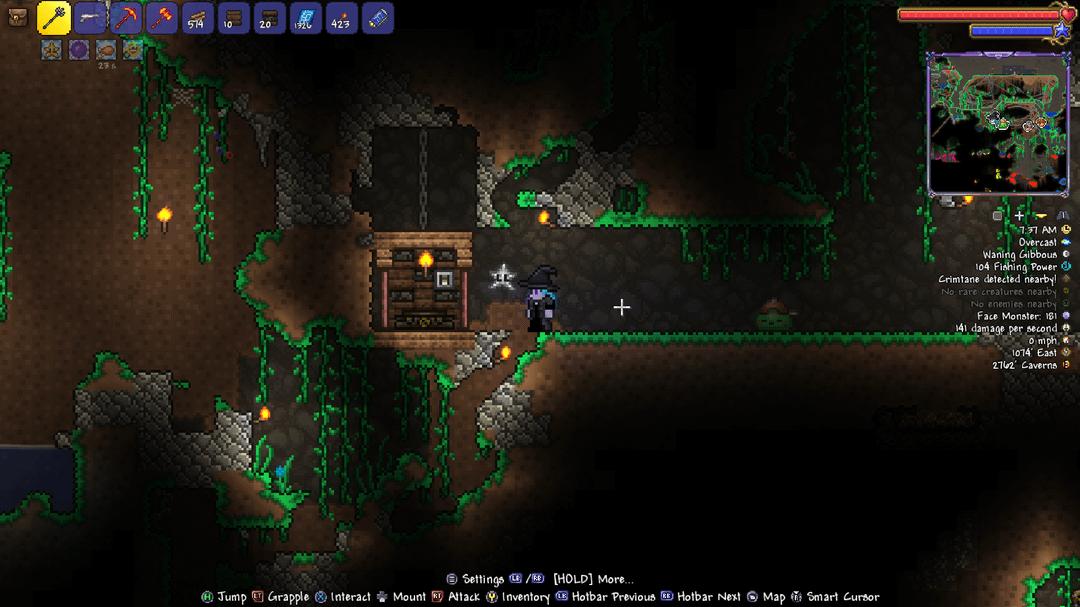Equip the red hamaxe from the hotbar
Screen dimensions: 1080x607
pyautogui.click(x=162, y=18)
